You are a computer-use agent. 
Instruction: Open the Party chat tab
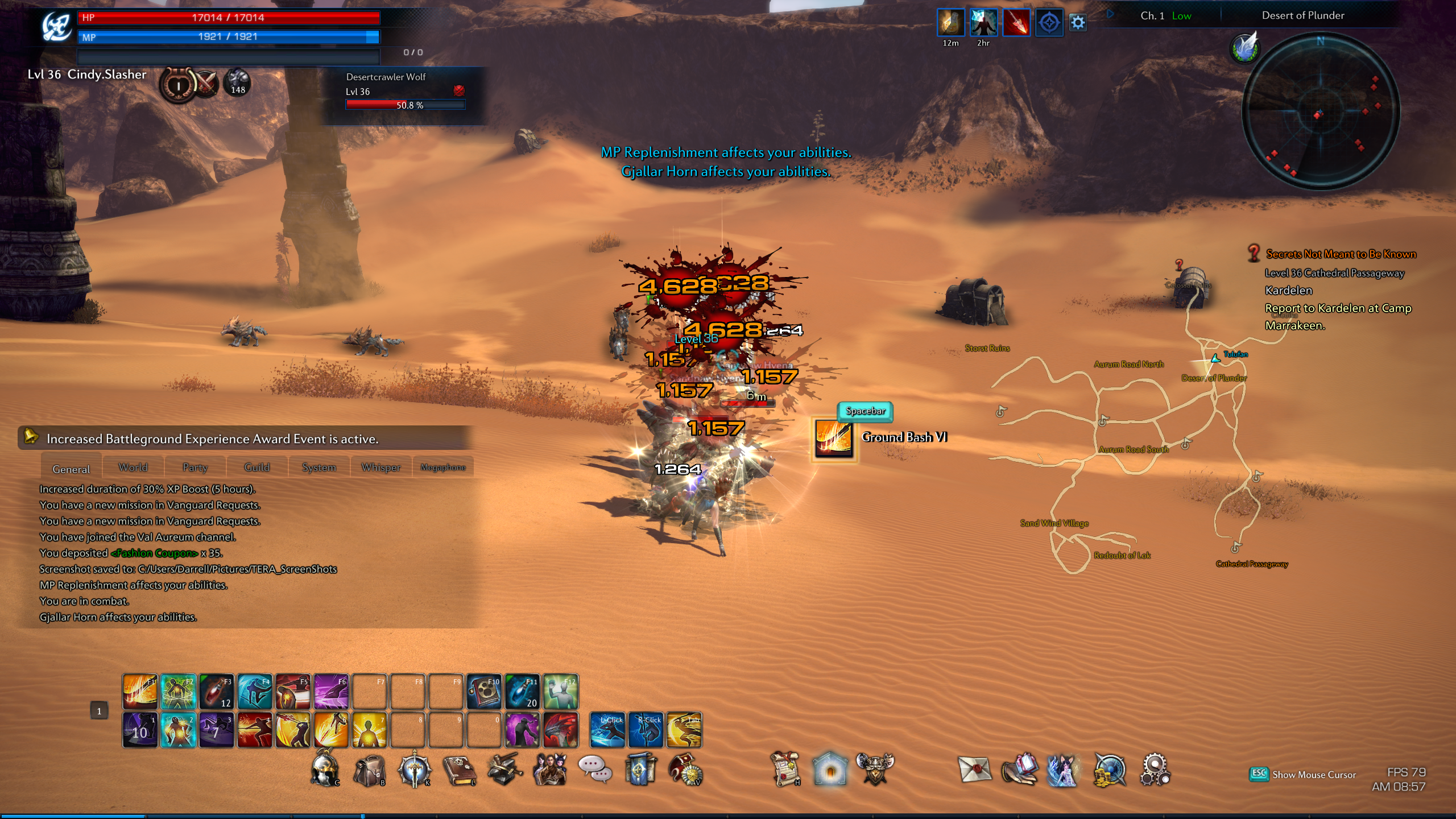coord(195,468)
